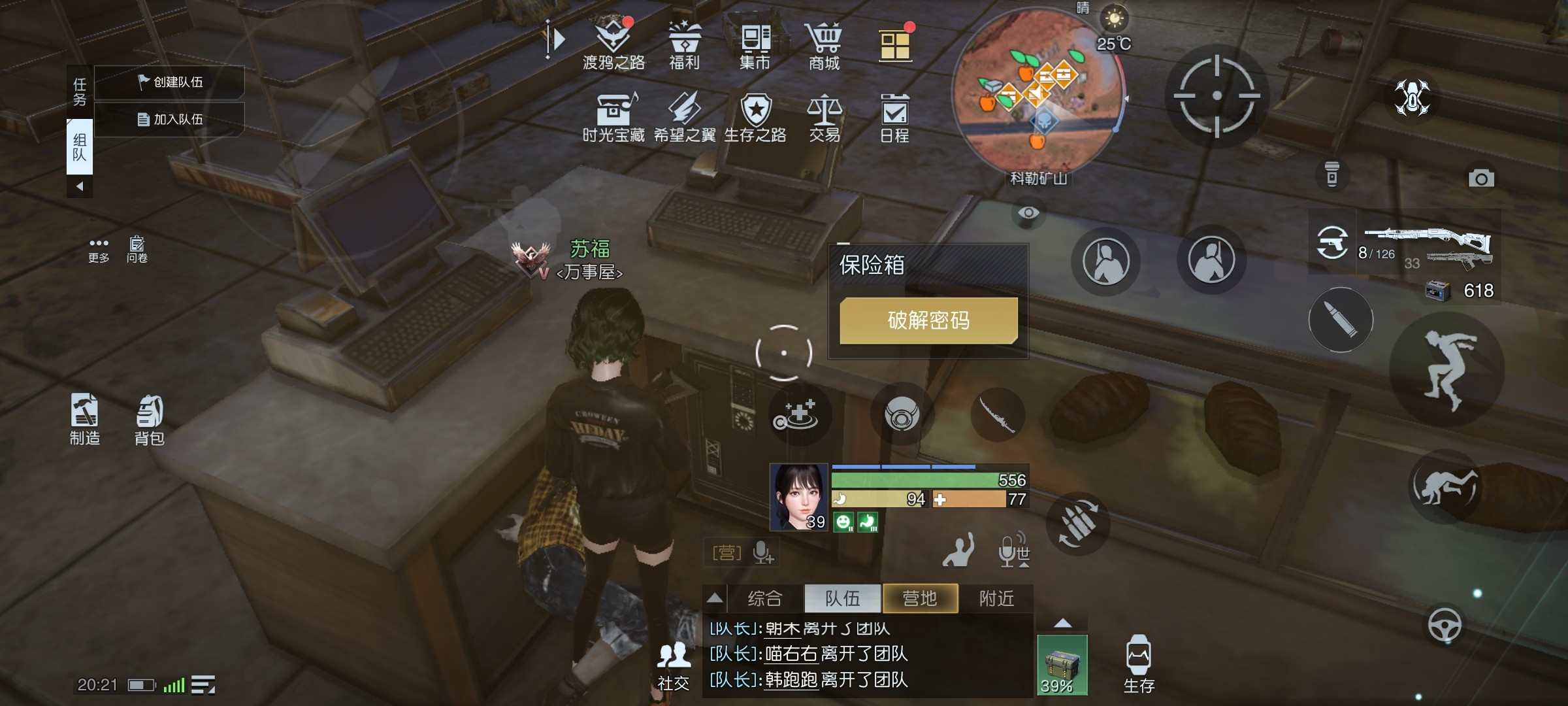Select the 综合 chat tab
This screenshot has width=1568, height=706.
point(764,598)
